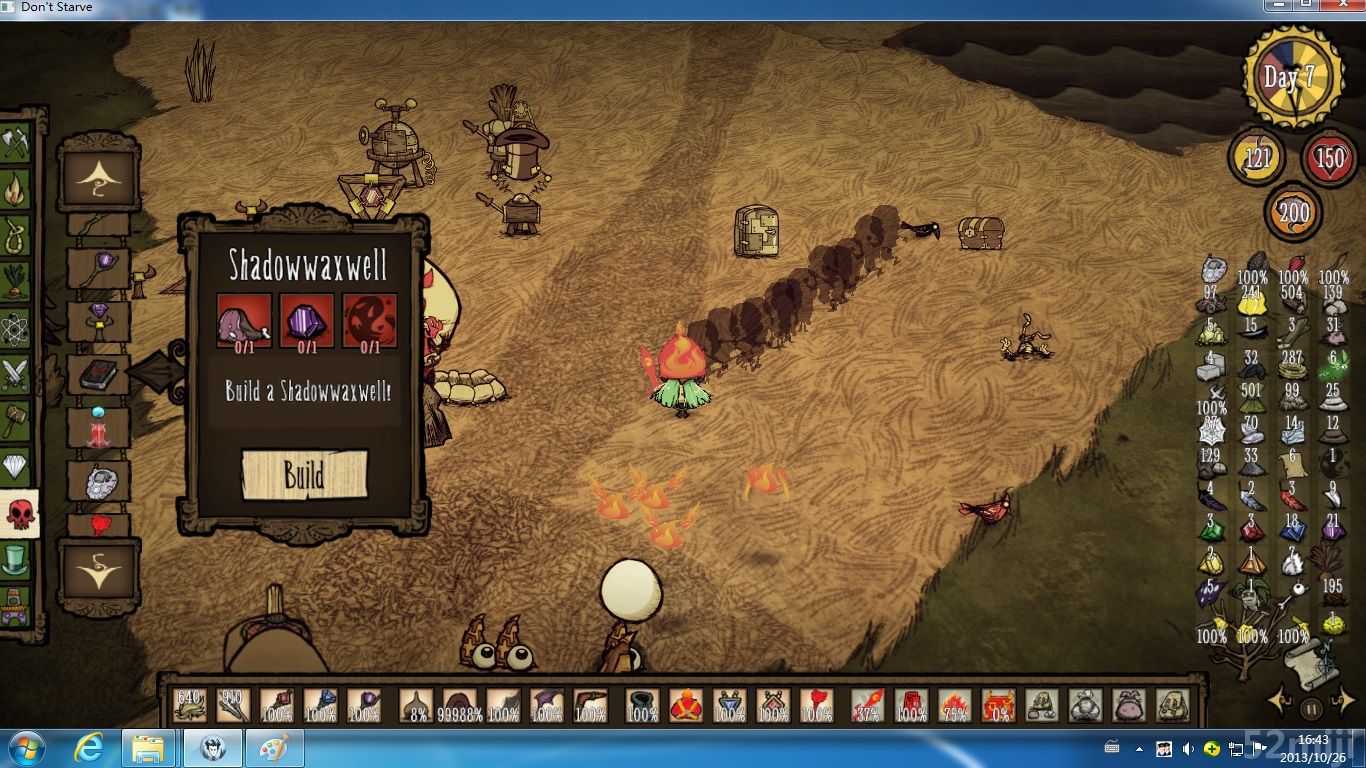Open the Food tab with vegetable icon
Screen dimensions: 1366x768
(15, 282)
